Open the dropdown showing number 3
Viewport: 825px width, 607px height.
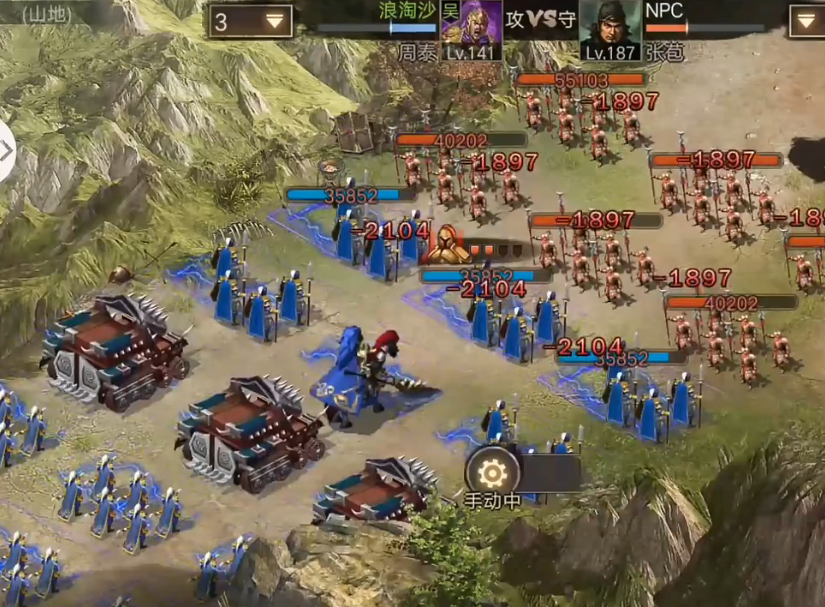(251, 21)
